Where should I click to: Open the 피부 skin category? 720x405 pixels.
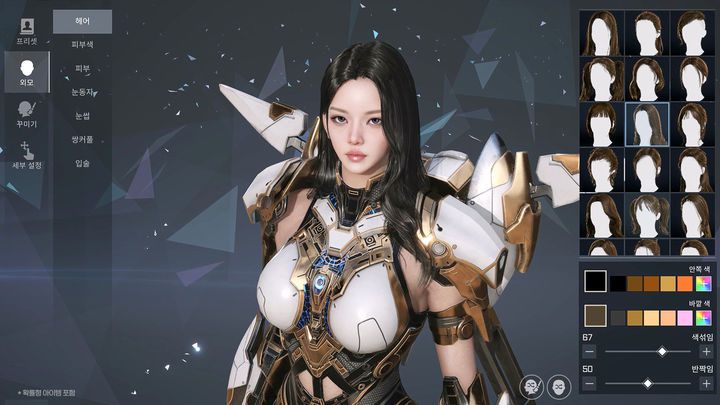click(x=82, y=69)
